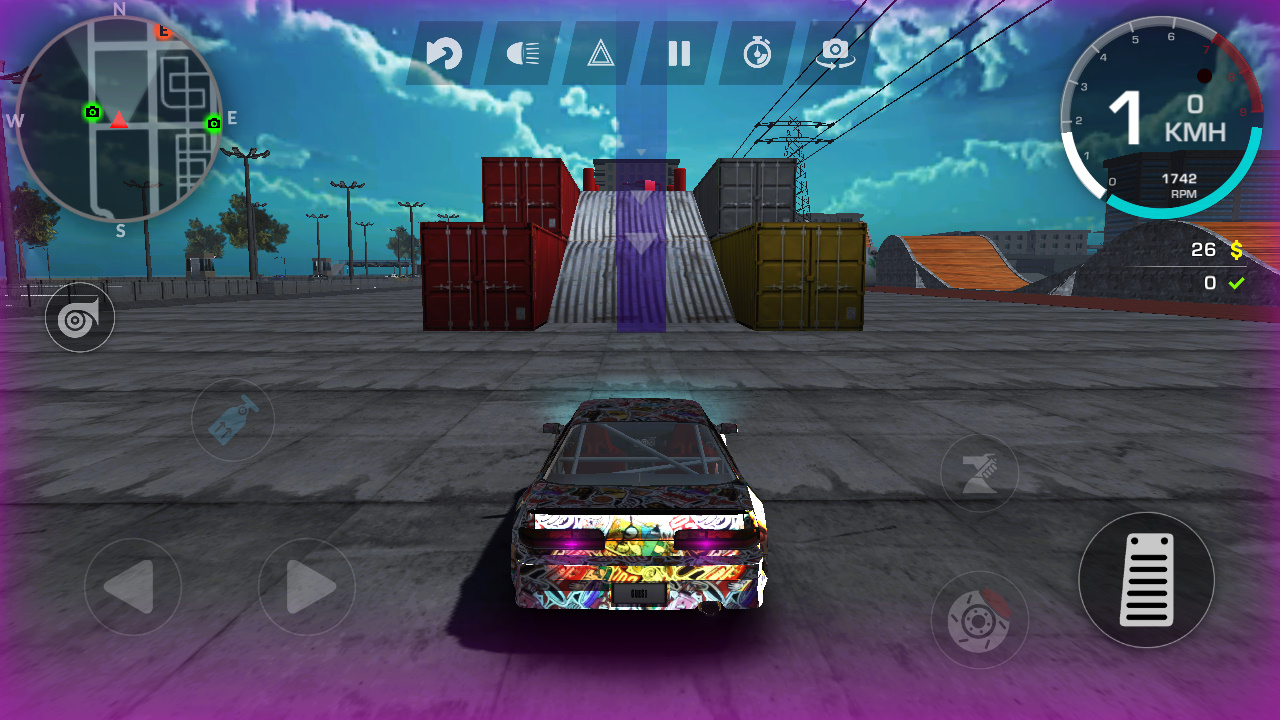This screenshot has height=720, width=1280.
Task: Steer the car right
Action: (x=308, y=587)
